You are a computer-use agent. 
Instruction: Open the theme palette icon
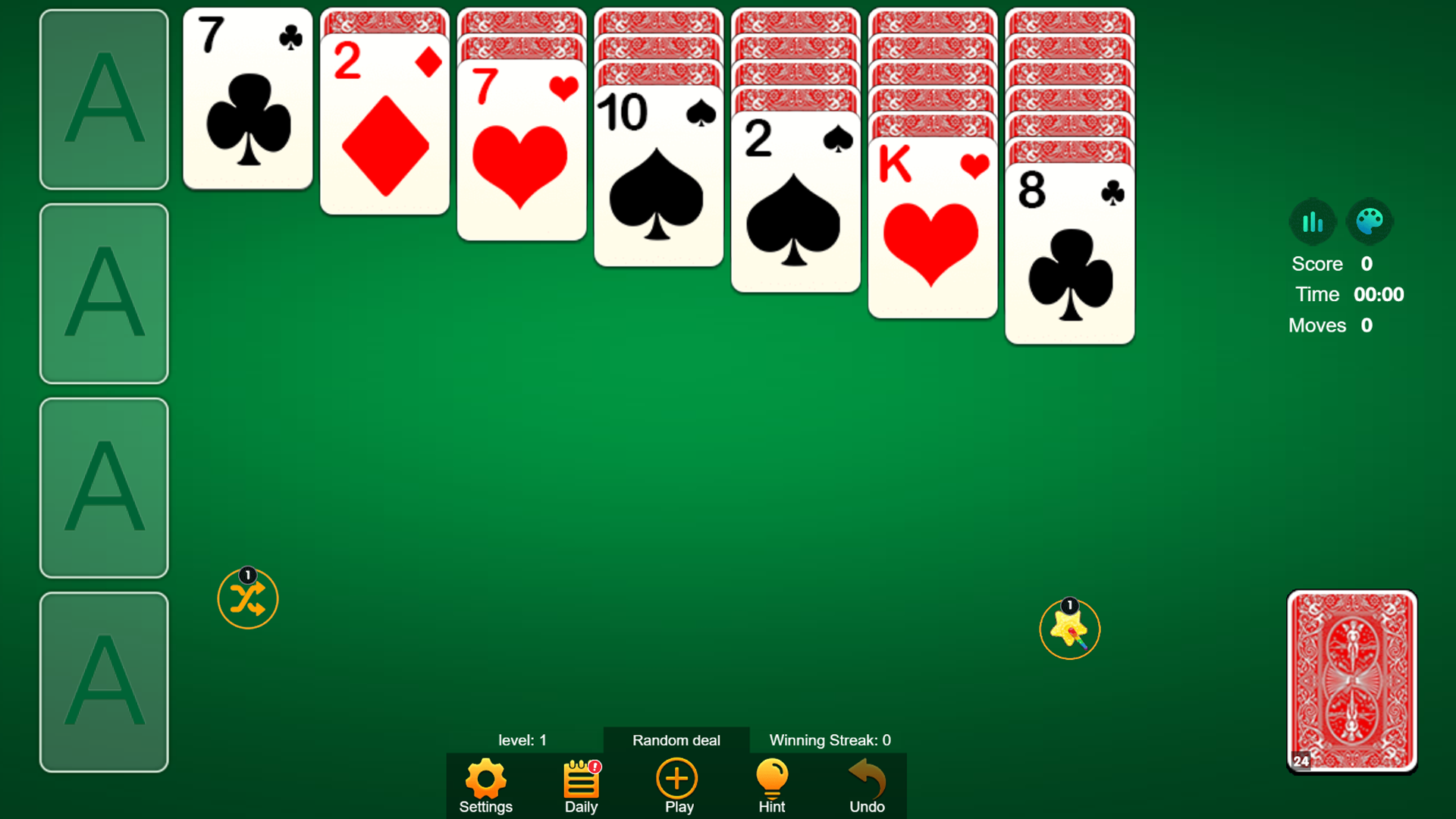pyautogui.click(x=1370, y=221)
